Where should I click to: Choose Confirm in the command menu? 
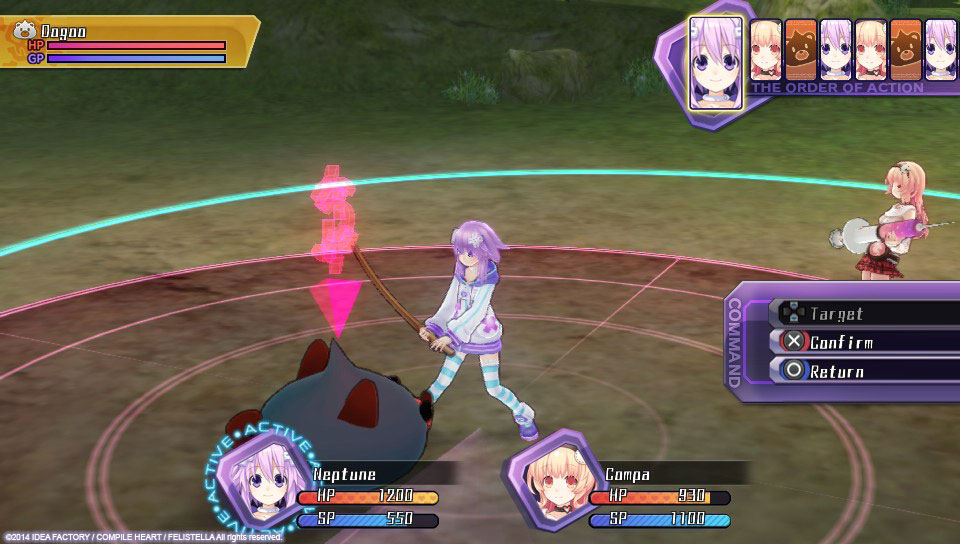[862, 342]
